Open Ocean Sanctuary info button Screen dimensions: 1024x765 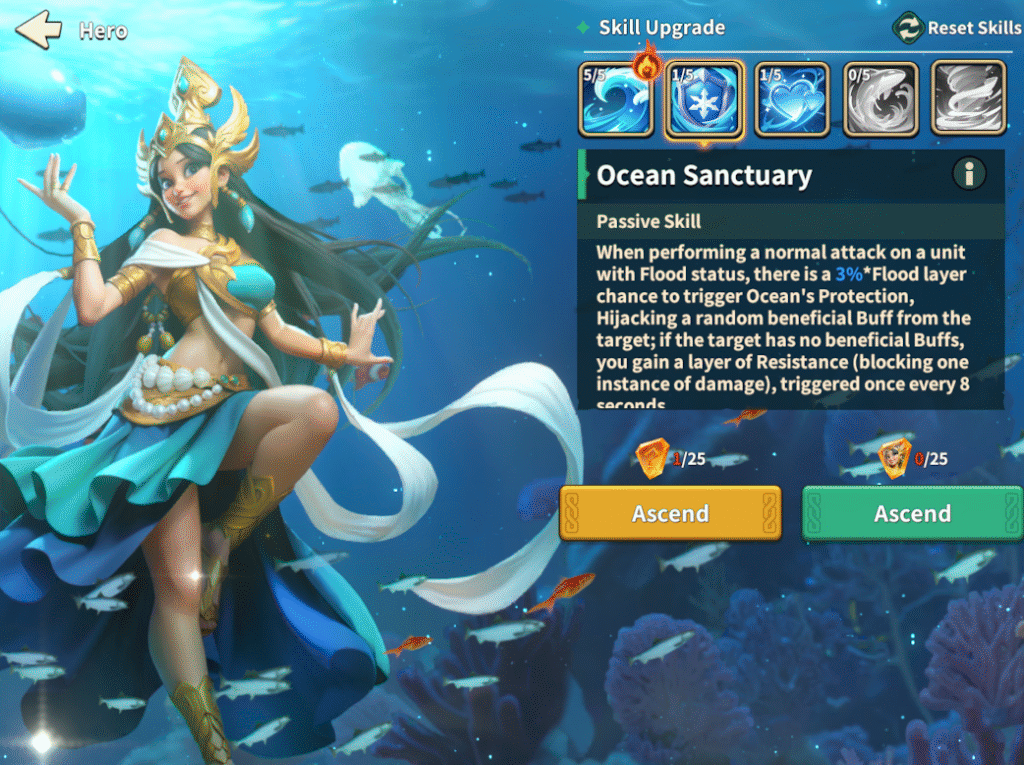point(968,174)
